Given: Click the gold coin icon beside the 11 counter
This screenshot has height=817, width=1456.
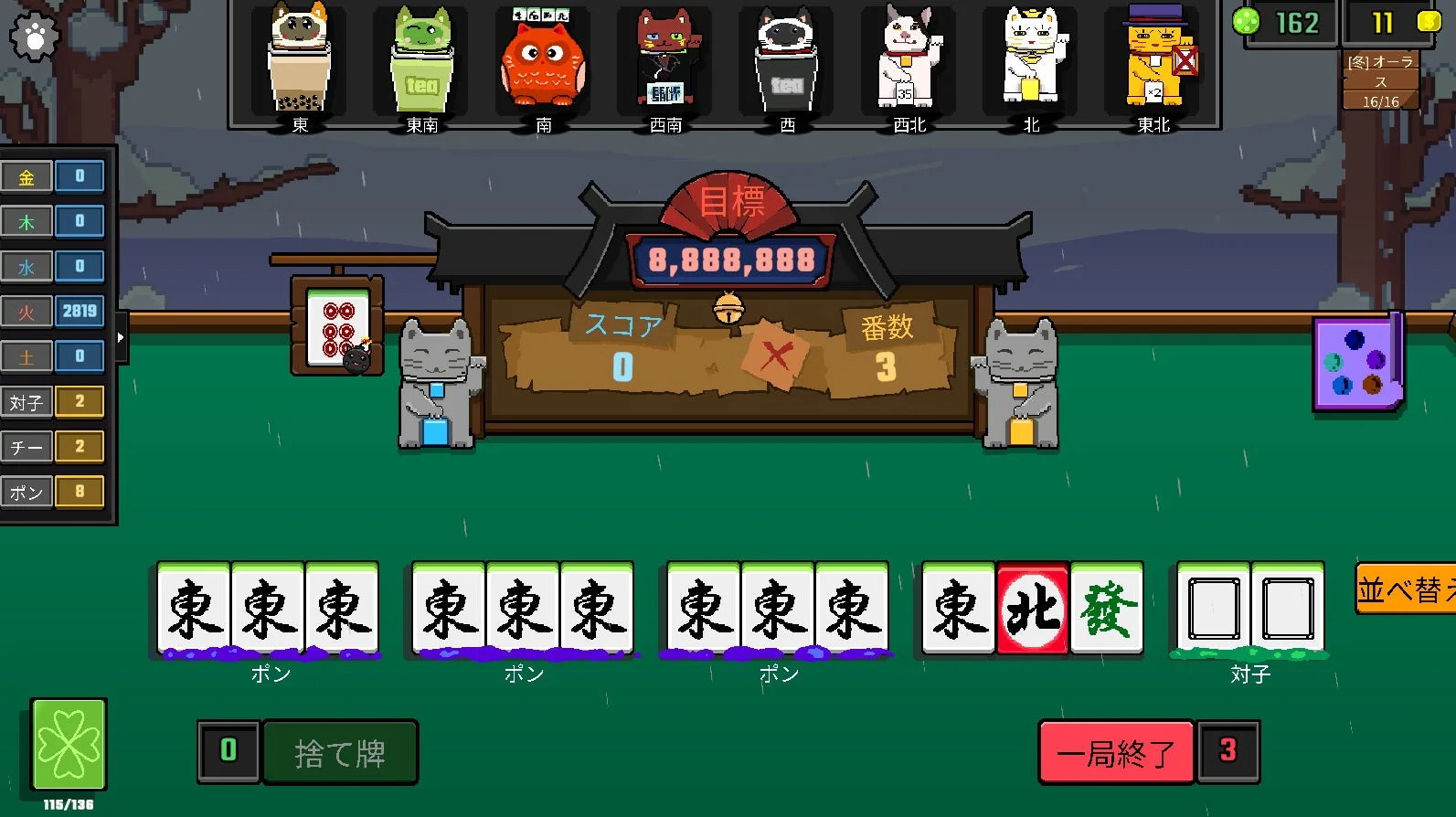Looking at the screenshot, I should 1428,20.
